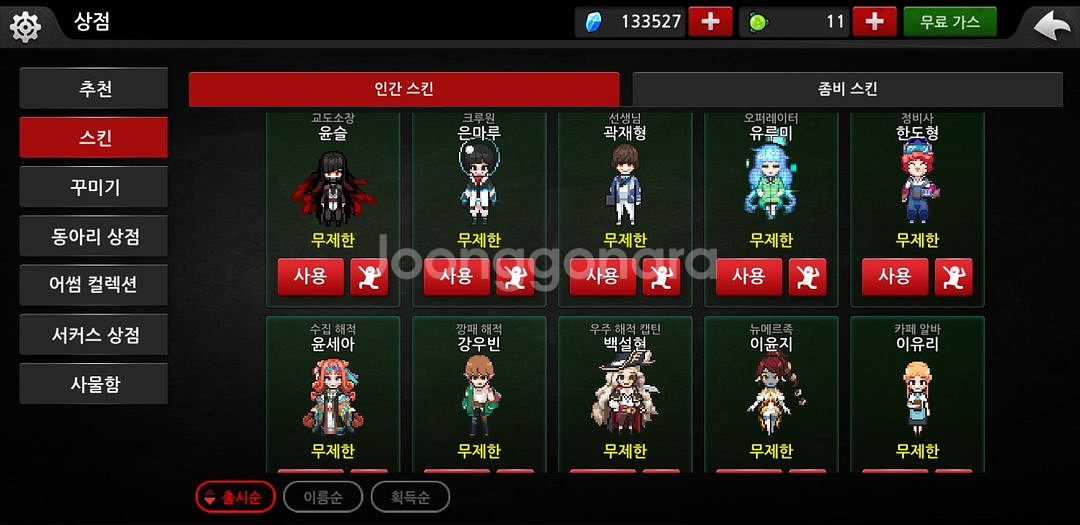Image resolution: width=1080 pixels, height=525 pixels.
Task: Claim free gas with 무료 가스 button
Action: 949,22
